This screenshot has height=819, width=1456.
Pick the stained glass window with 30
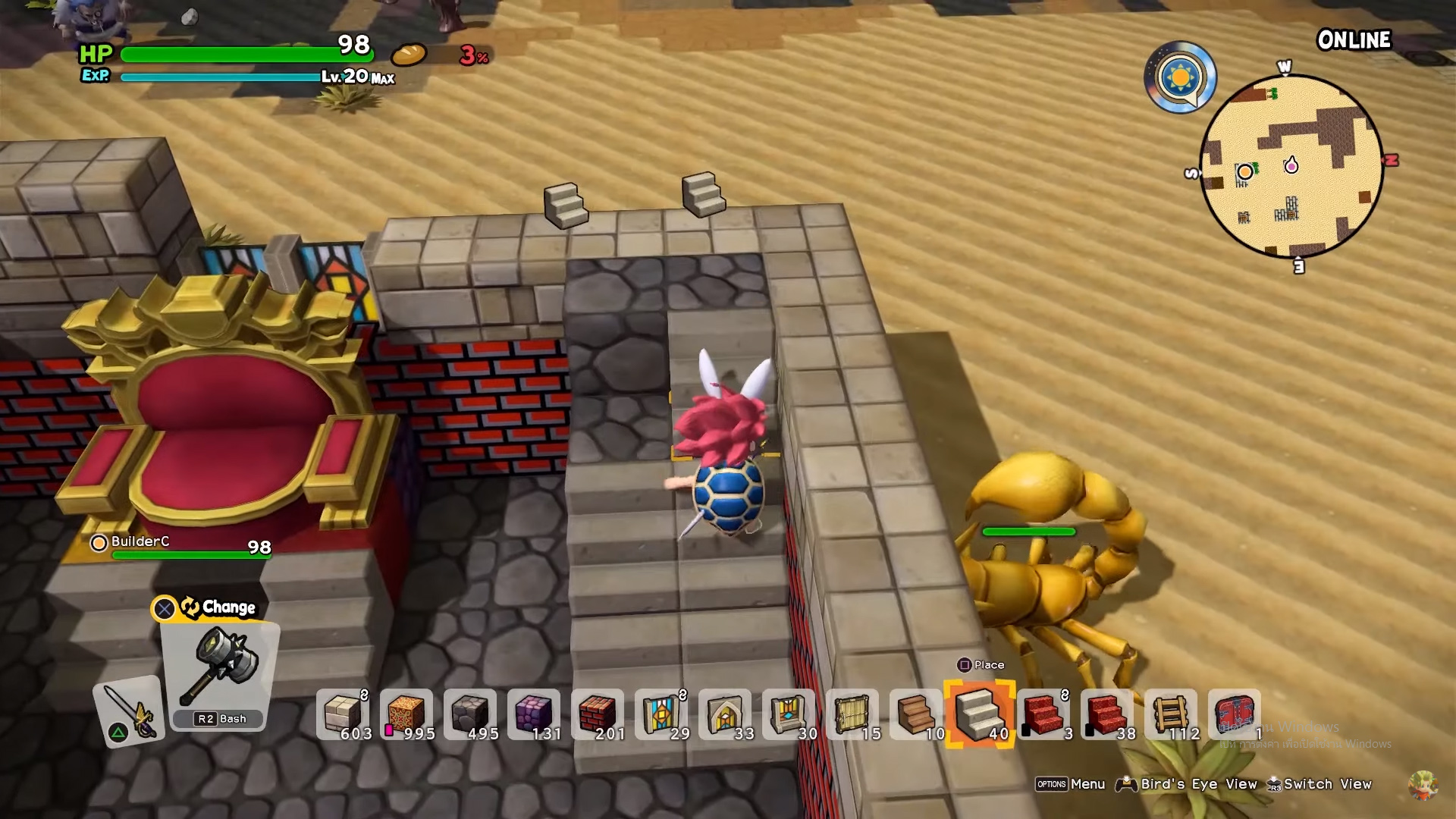[x=789, y=714]
